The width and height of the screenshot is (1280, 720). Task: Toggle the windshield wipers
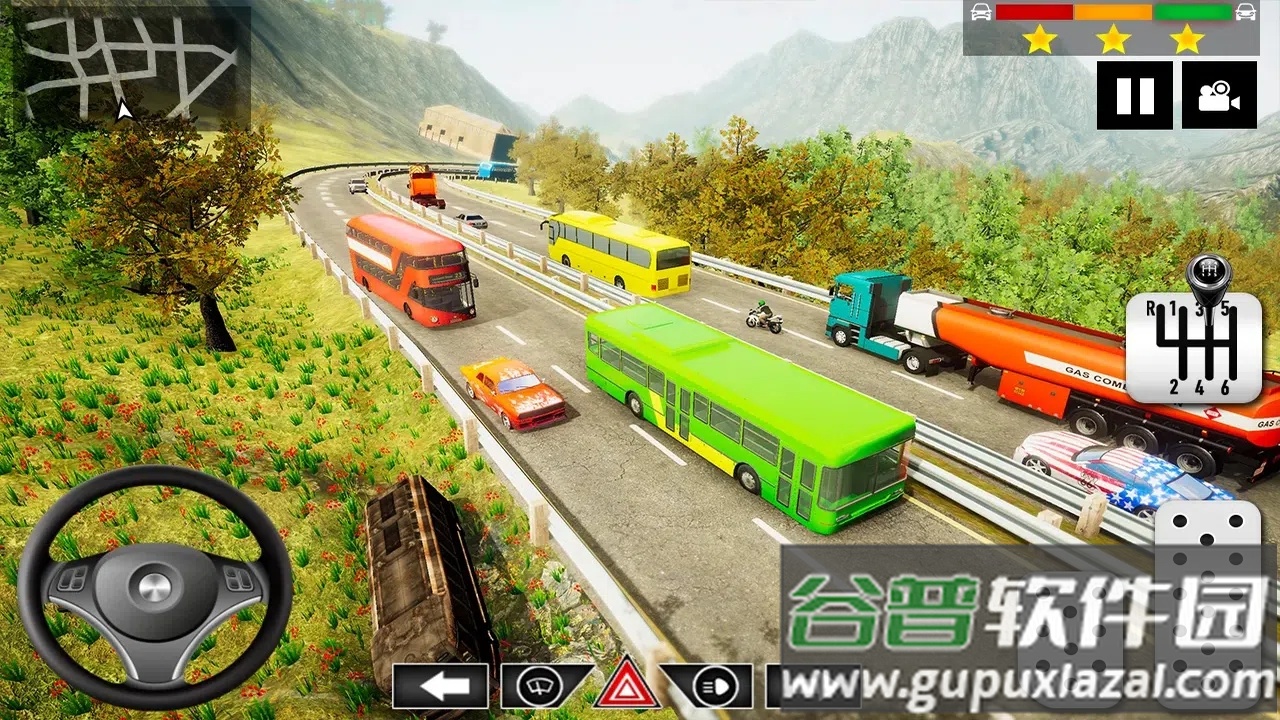pyautogui.click(x=545, y=686)
